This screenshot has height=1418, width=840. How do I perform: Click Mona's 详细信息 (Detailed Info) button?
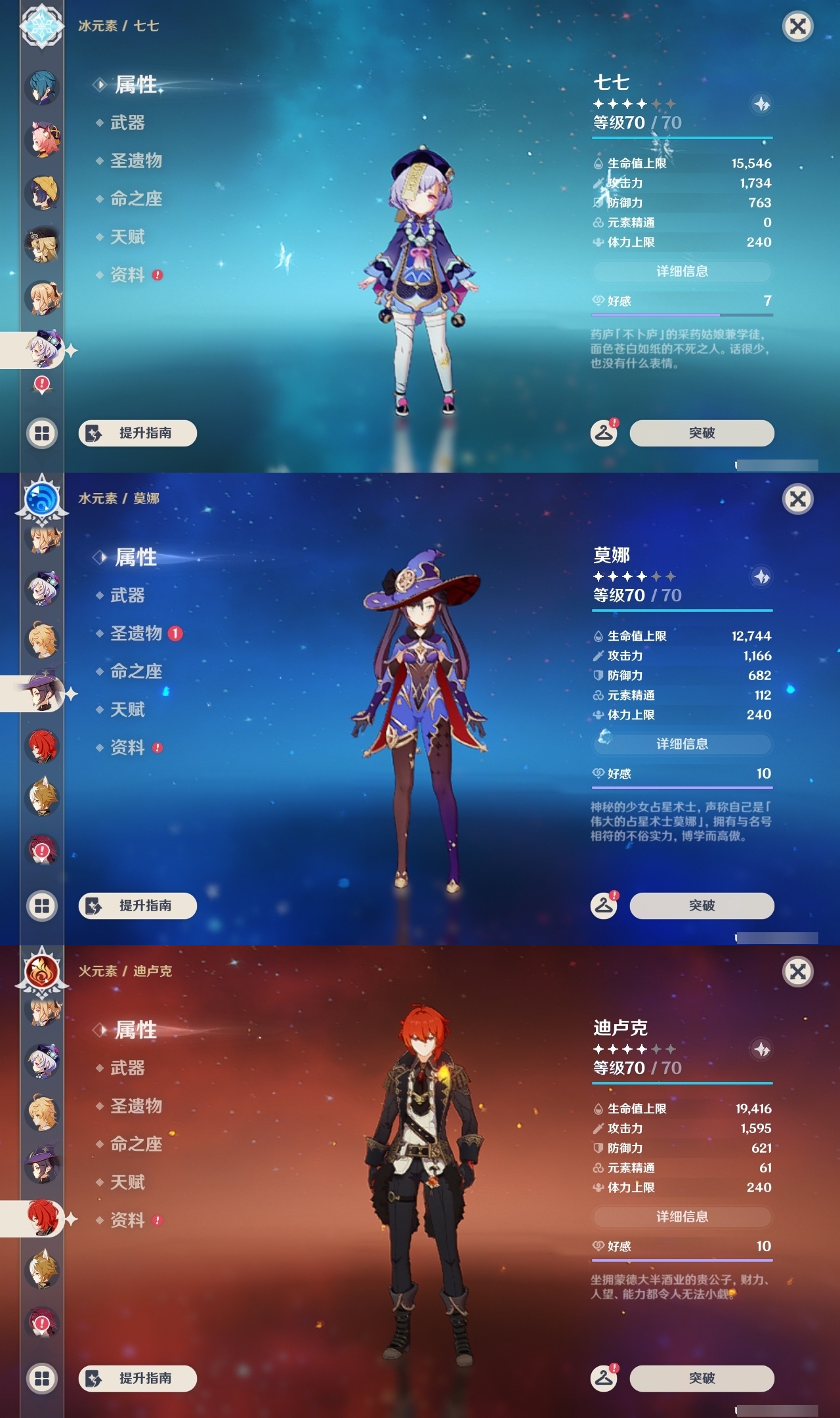[x=682, y=743]
